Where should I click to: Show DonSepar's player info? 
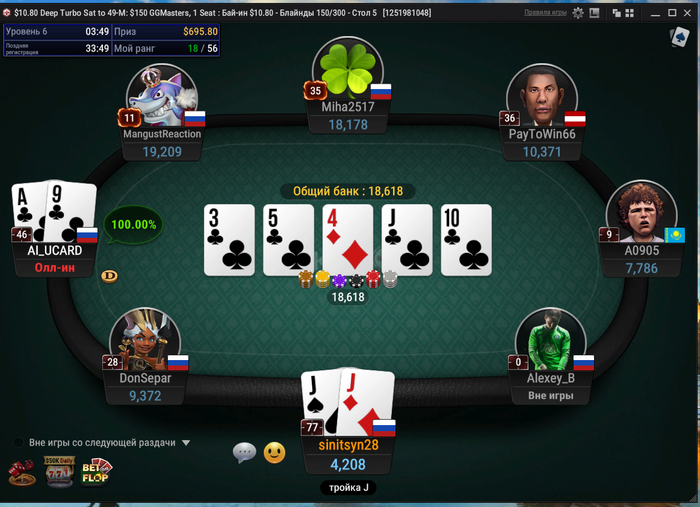click(x=145, y=340)
